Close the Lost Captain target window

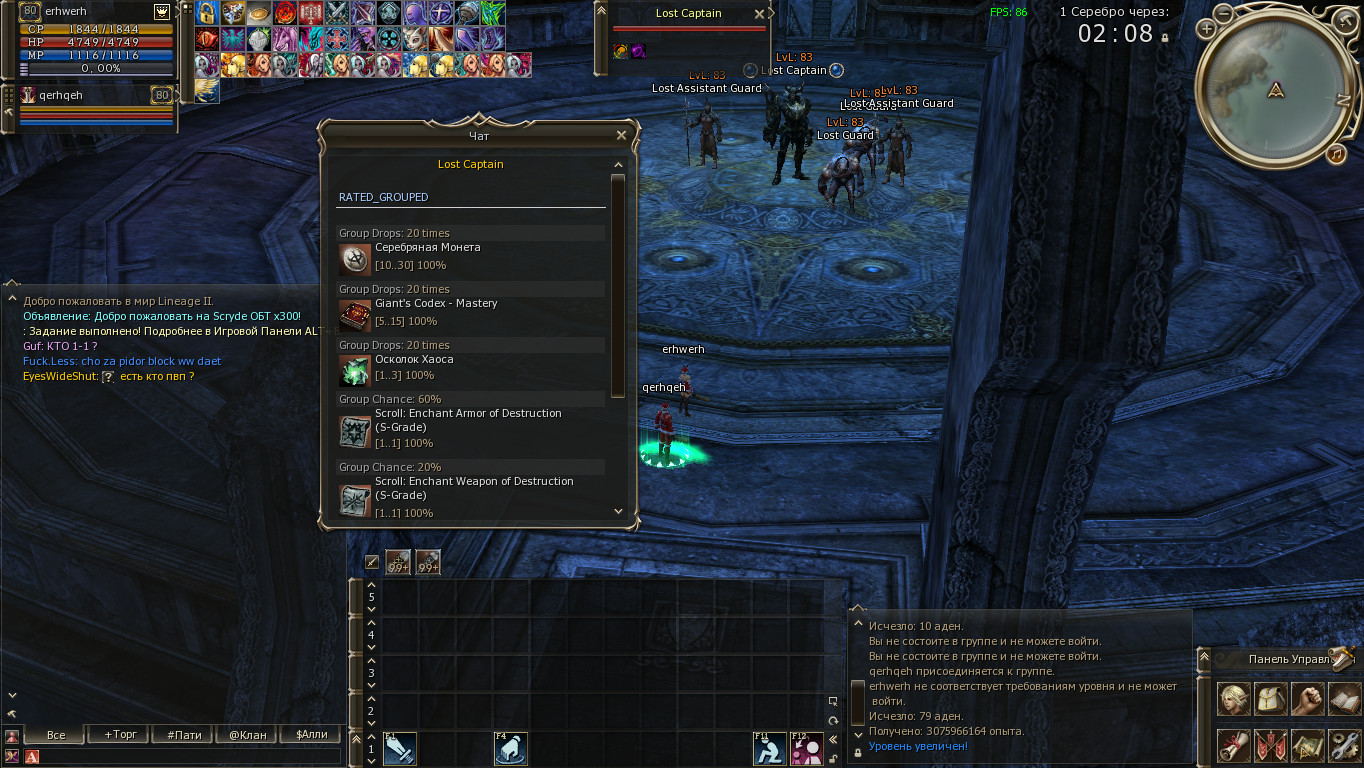coord(759,14)
